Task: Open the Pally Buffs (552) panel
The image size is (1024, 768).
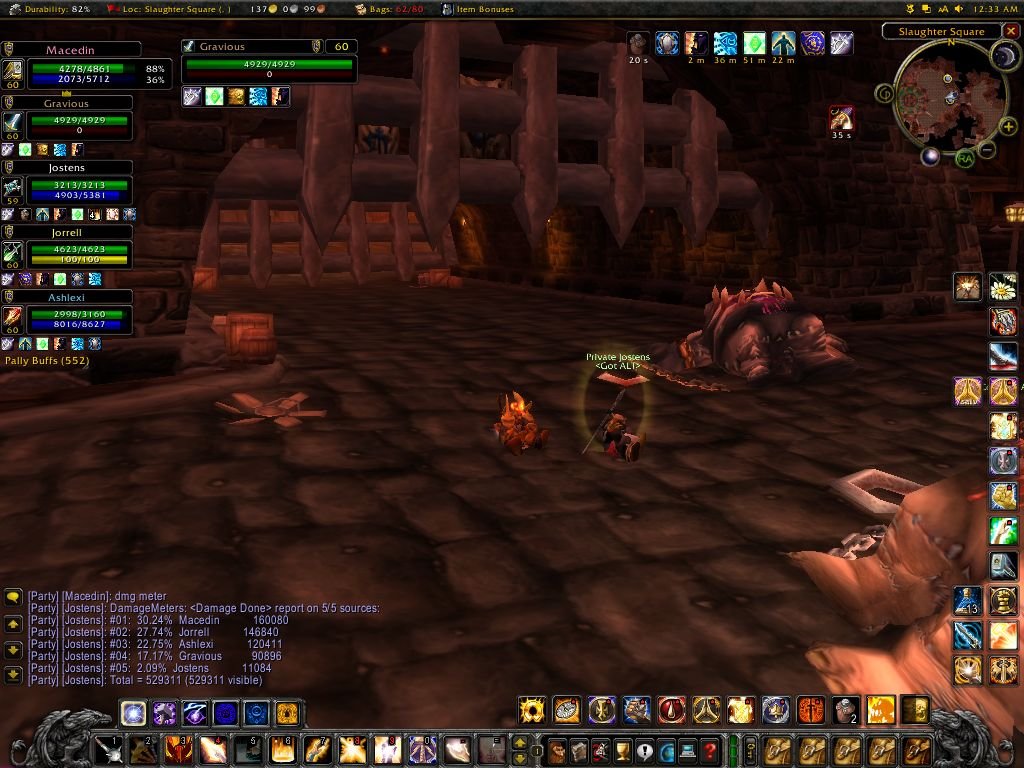Action: [46, 360]
